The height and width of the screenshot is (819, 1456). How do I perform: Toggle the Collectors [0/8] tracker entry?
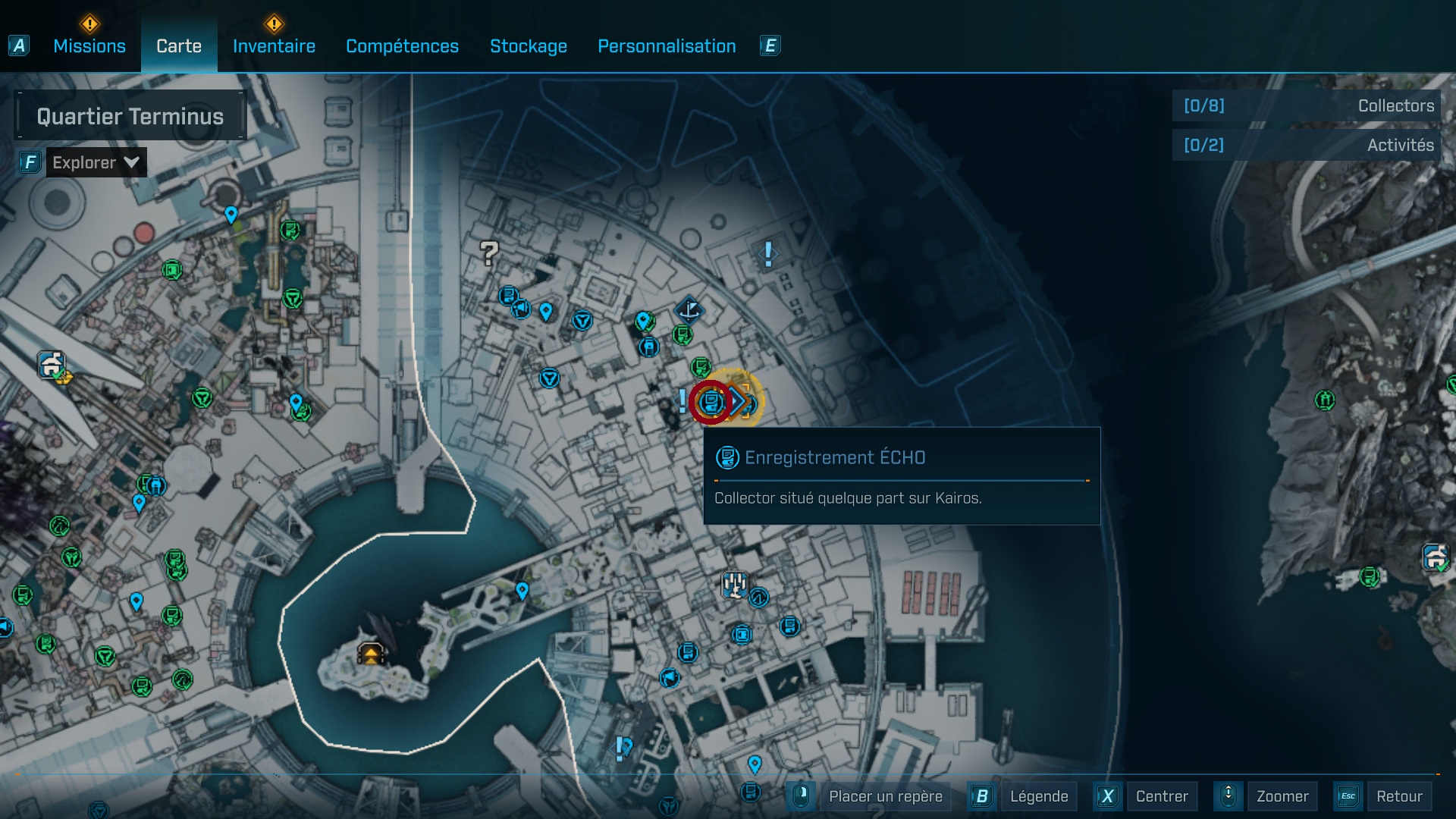point(1306,106)
